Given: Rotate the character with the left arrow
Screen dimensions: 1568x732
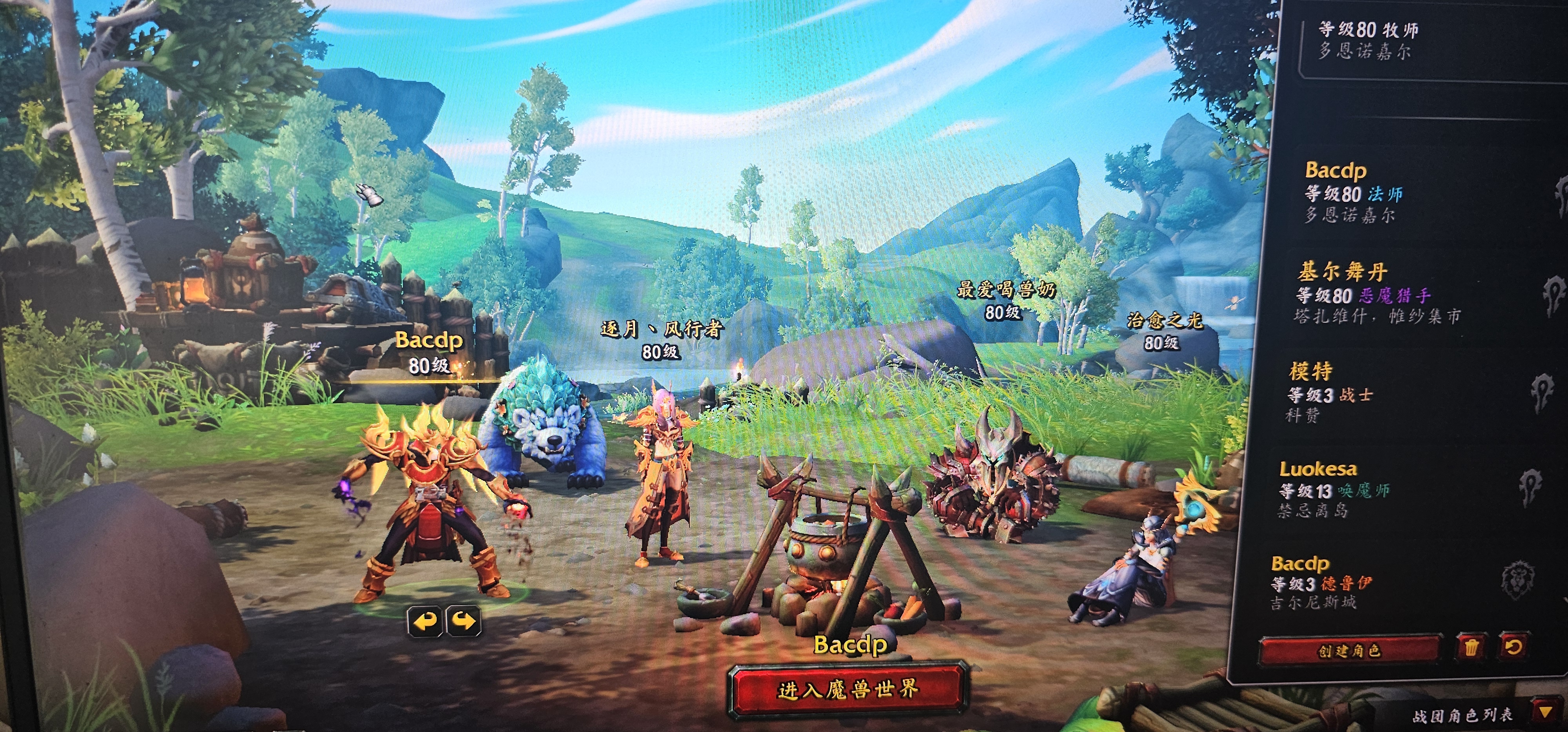Looking at the screenshot, I should (425, 621).
